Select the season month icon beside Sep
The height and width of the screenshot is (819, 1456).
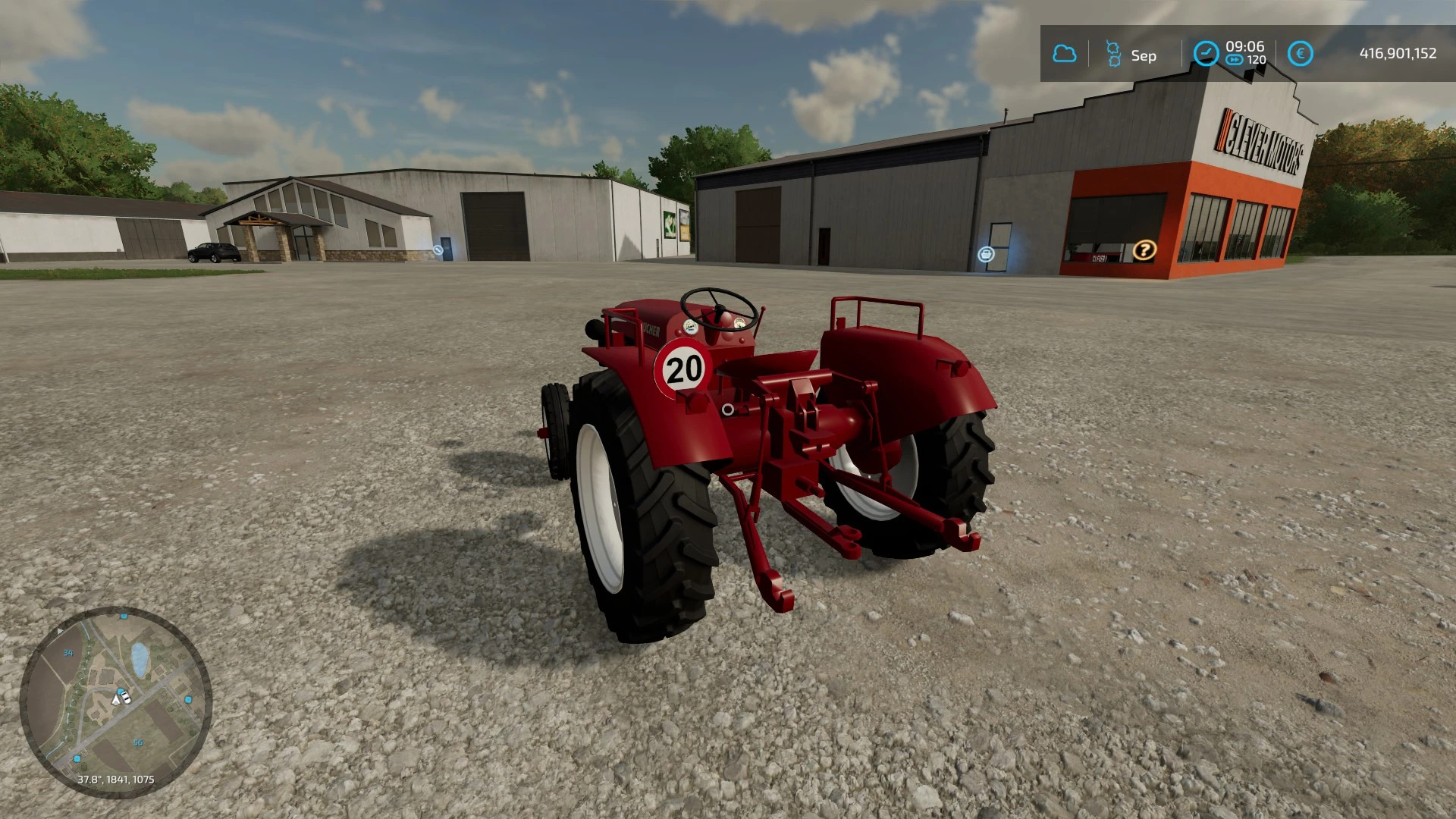click(x=1113, y=54)
